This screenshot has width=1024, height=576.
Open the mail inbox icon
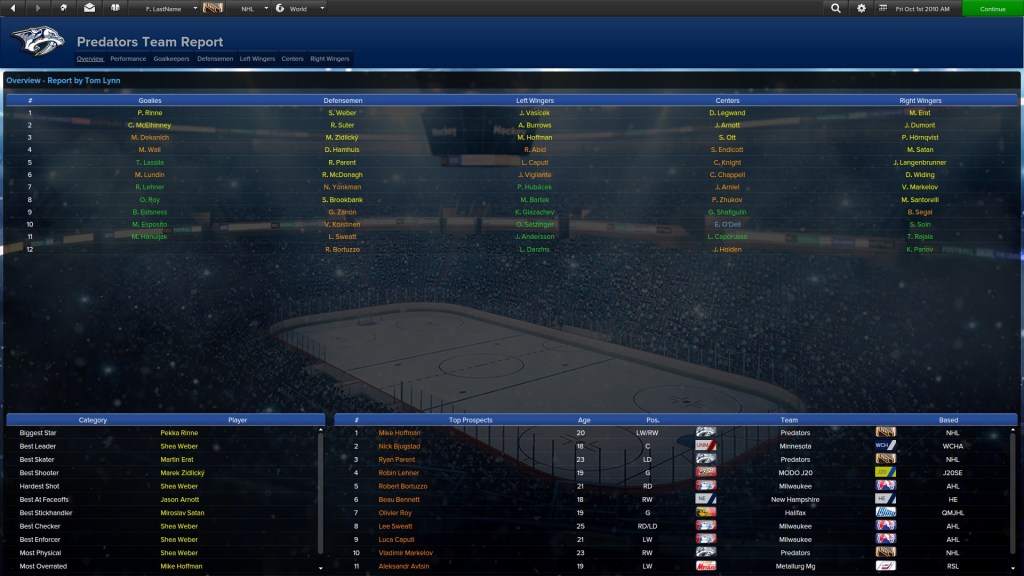(x=90, y=8)
